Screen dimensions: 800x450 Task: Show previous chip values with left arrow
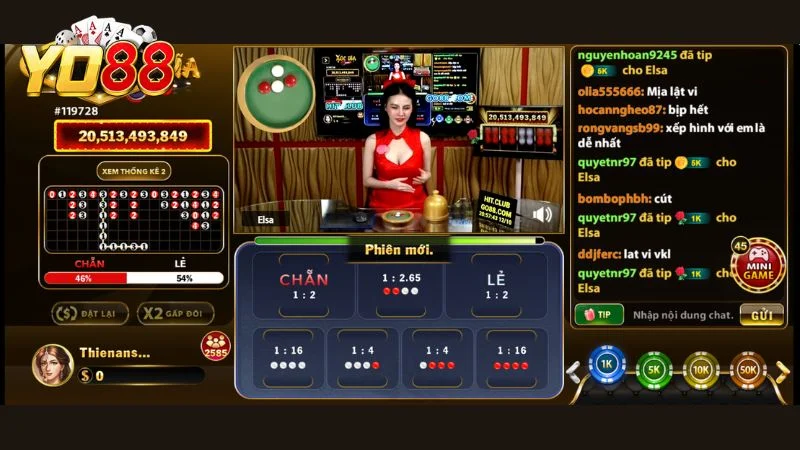(x=574, y=372)
